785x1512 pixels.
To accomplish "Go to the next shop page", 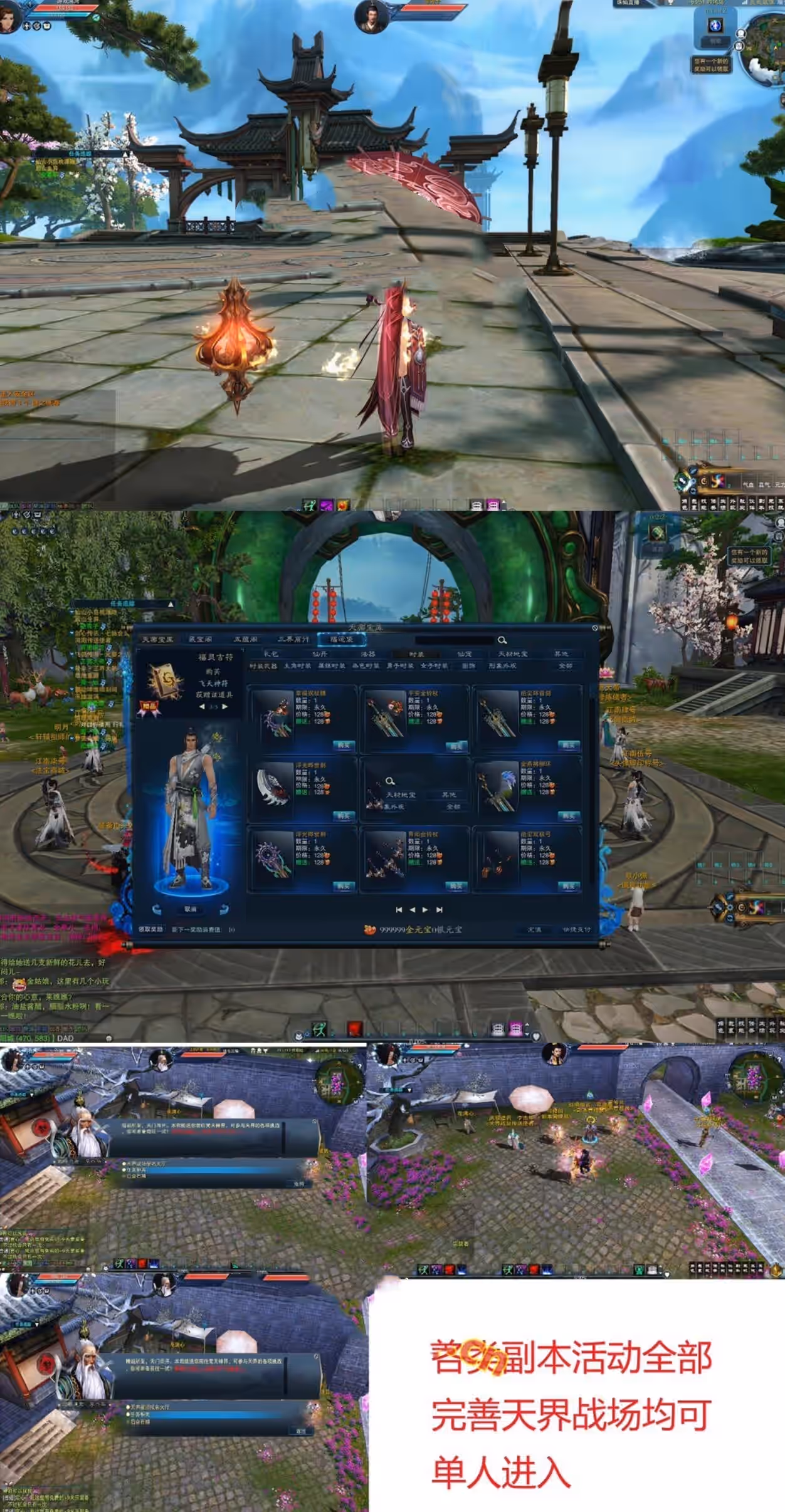I will pyautogui.click(x=426, y=909).
